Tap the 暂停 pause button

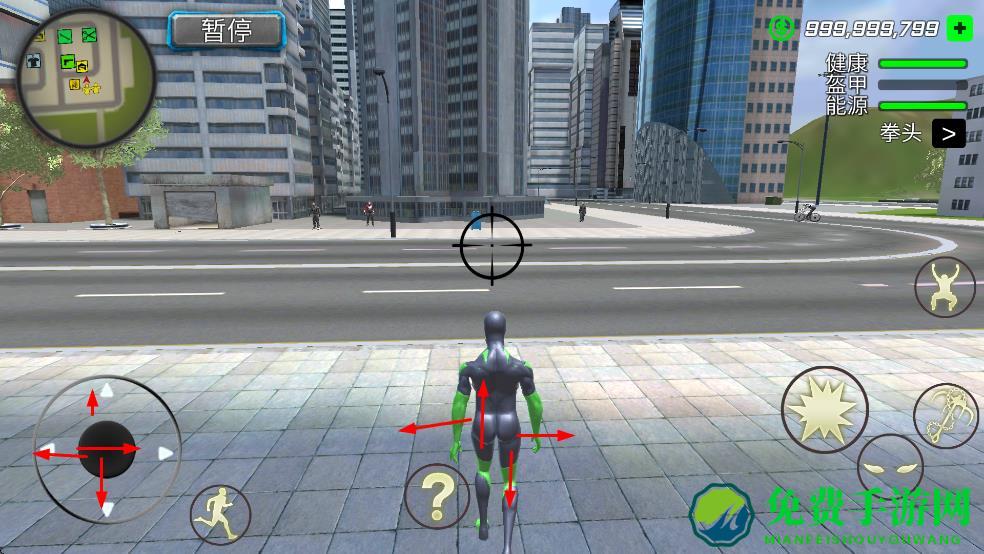pos(226,30)
